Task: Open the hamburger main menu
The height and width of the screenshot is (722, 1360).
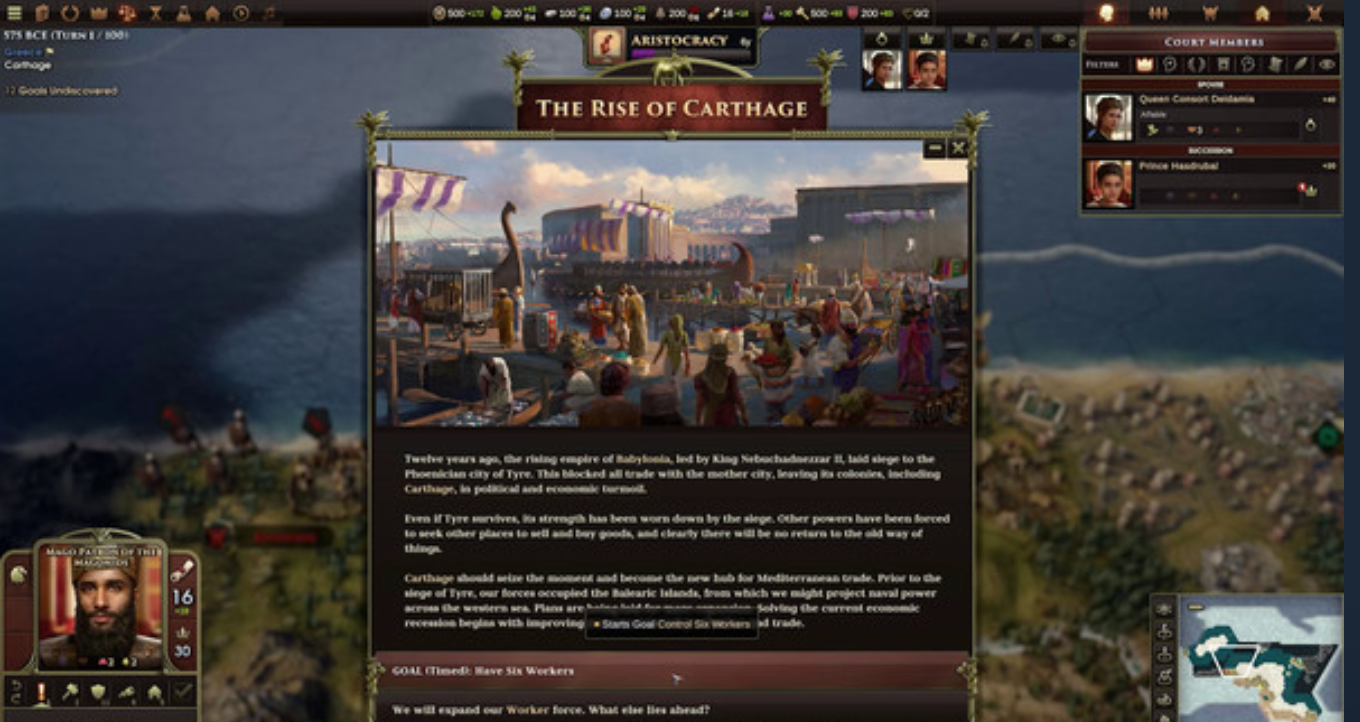Action: tap(14, 13)
